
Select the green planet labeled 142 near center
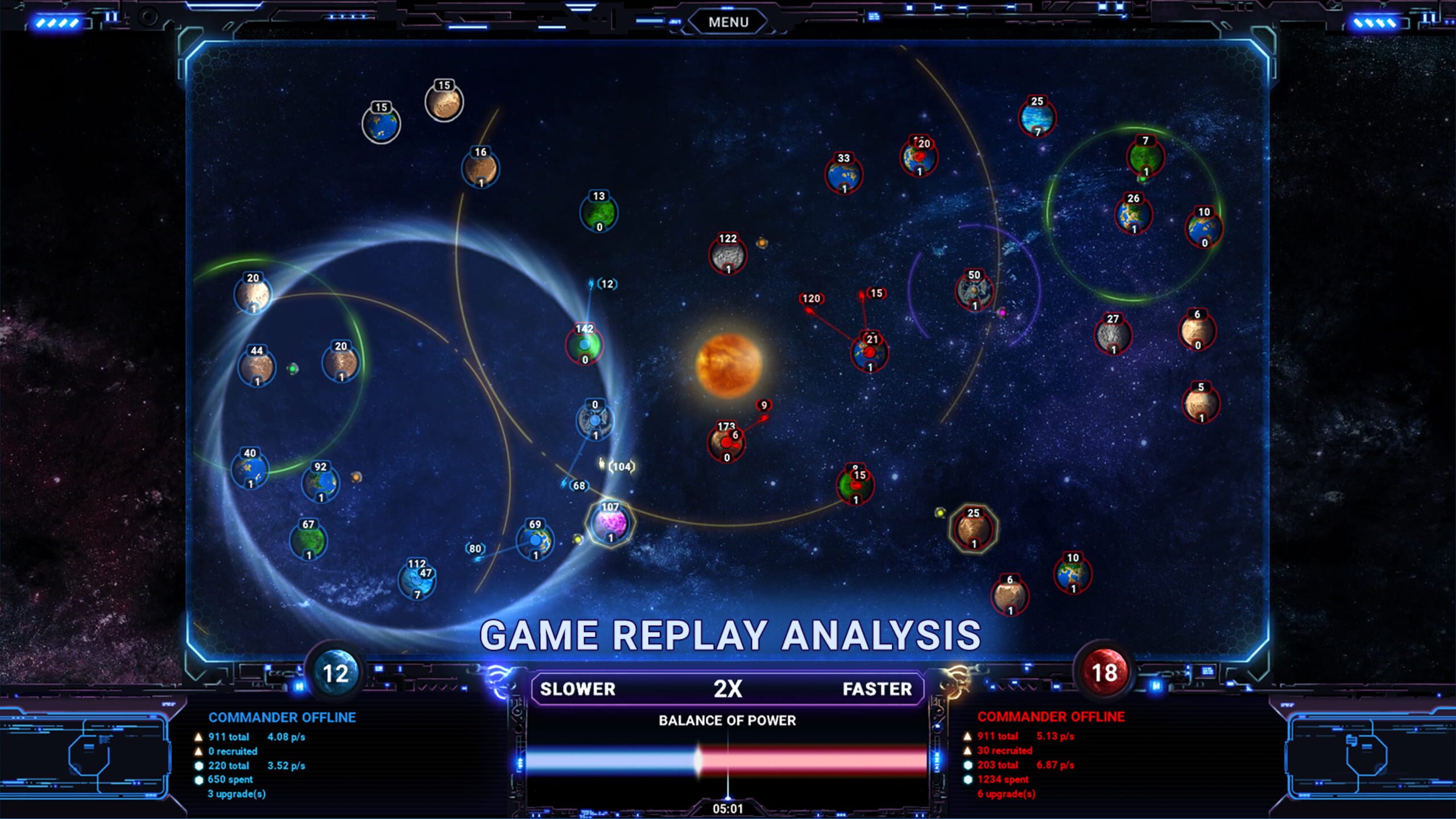point(584,344)
